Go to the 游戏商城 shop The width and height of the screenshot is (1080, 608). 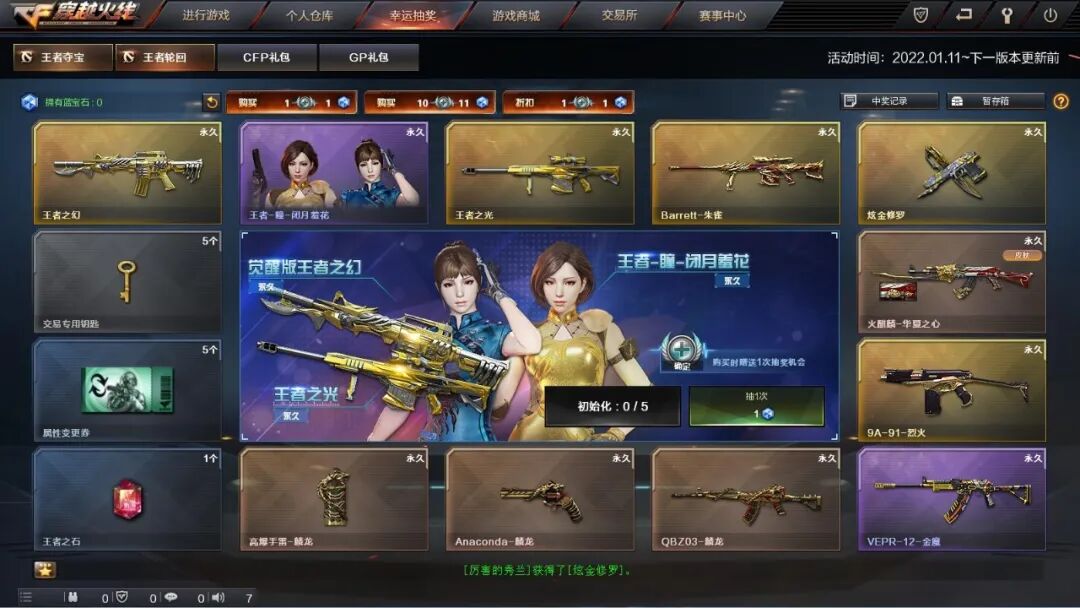515,16
